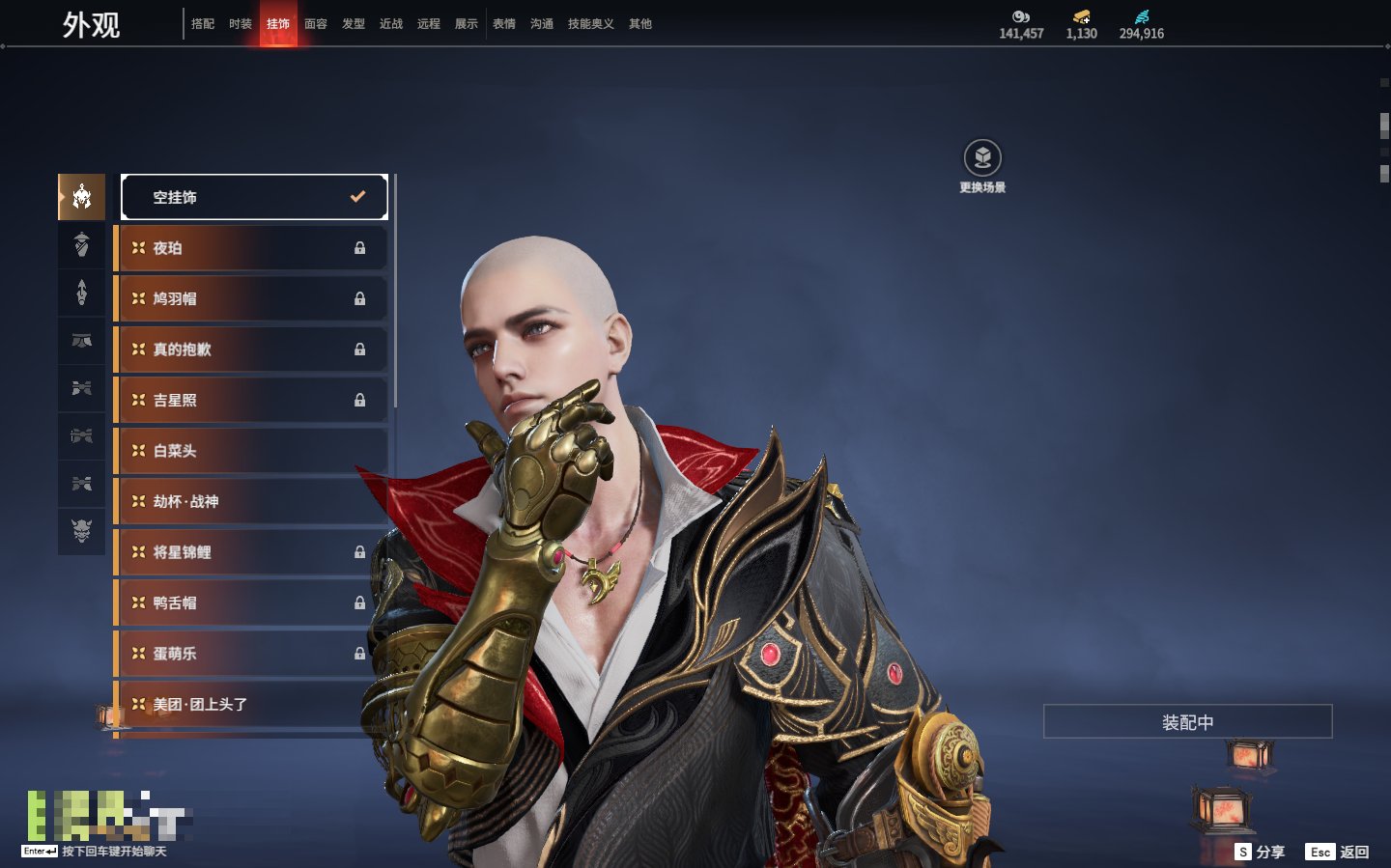
Task: Pick the 鸠羽帽 accessory
Action: tap(252, 299)
